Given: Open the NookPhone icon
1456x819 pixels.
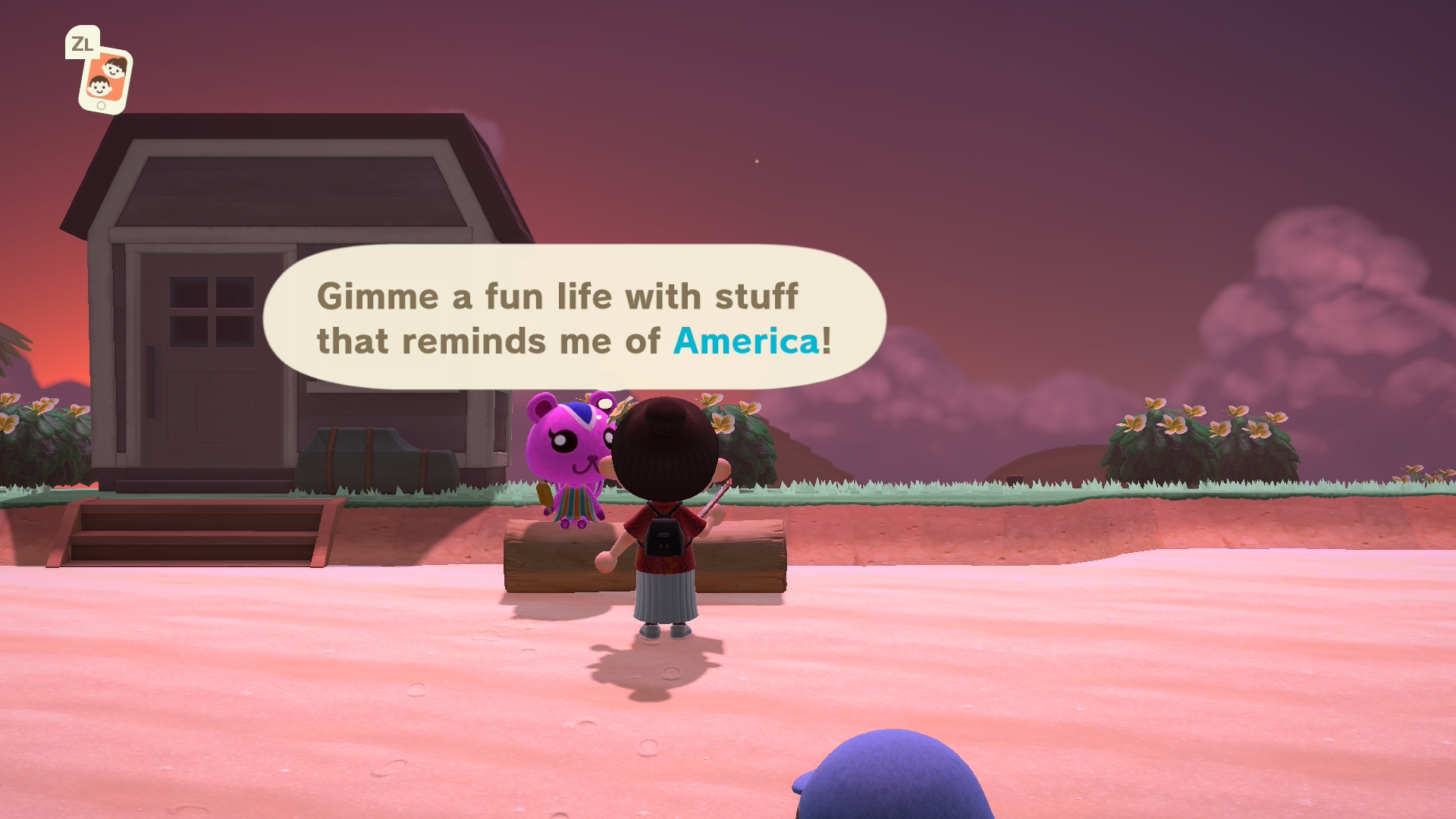Looking at the screenshot, I should [x=105, y=80].
